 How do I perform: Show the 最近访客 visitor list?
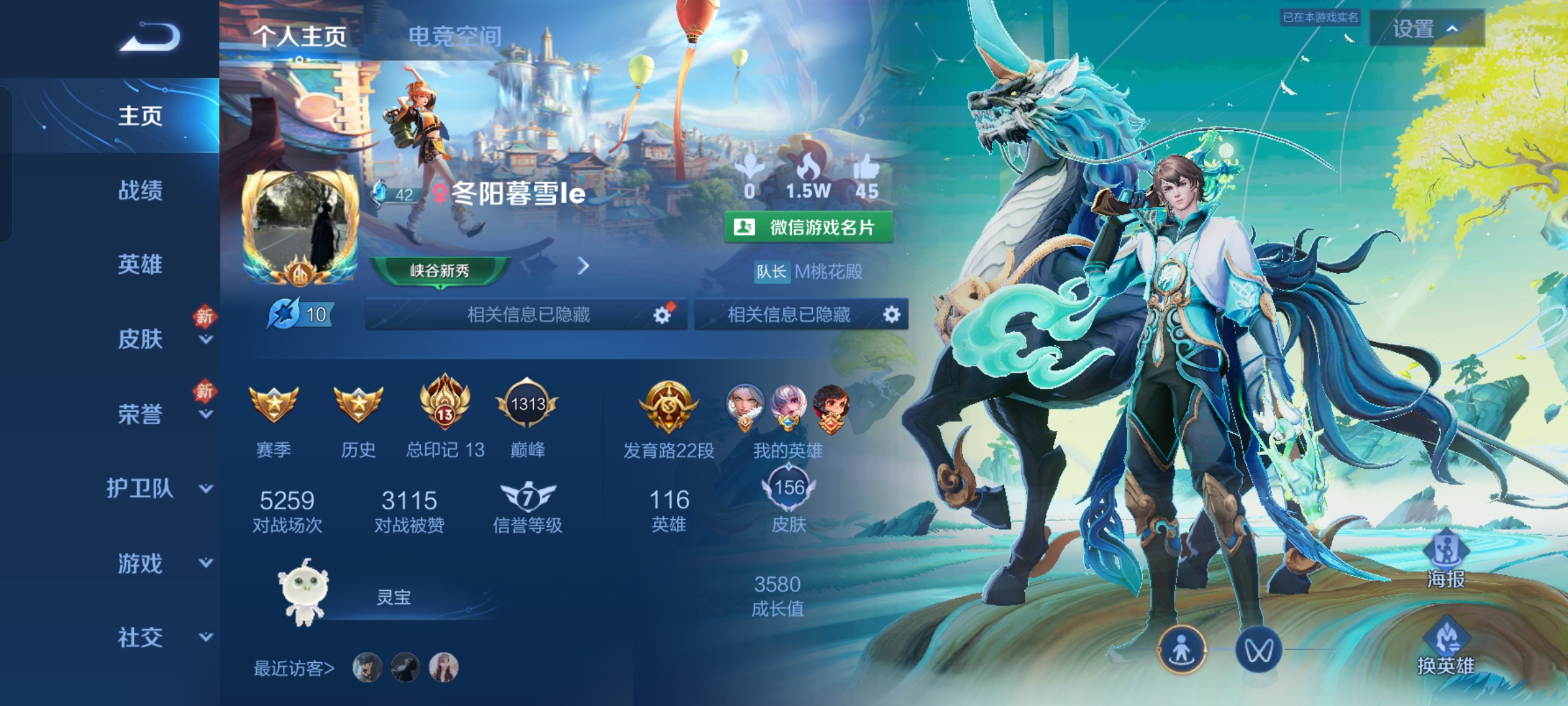(294, 668)
